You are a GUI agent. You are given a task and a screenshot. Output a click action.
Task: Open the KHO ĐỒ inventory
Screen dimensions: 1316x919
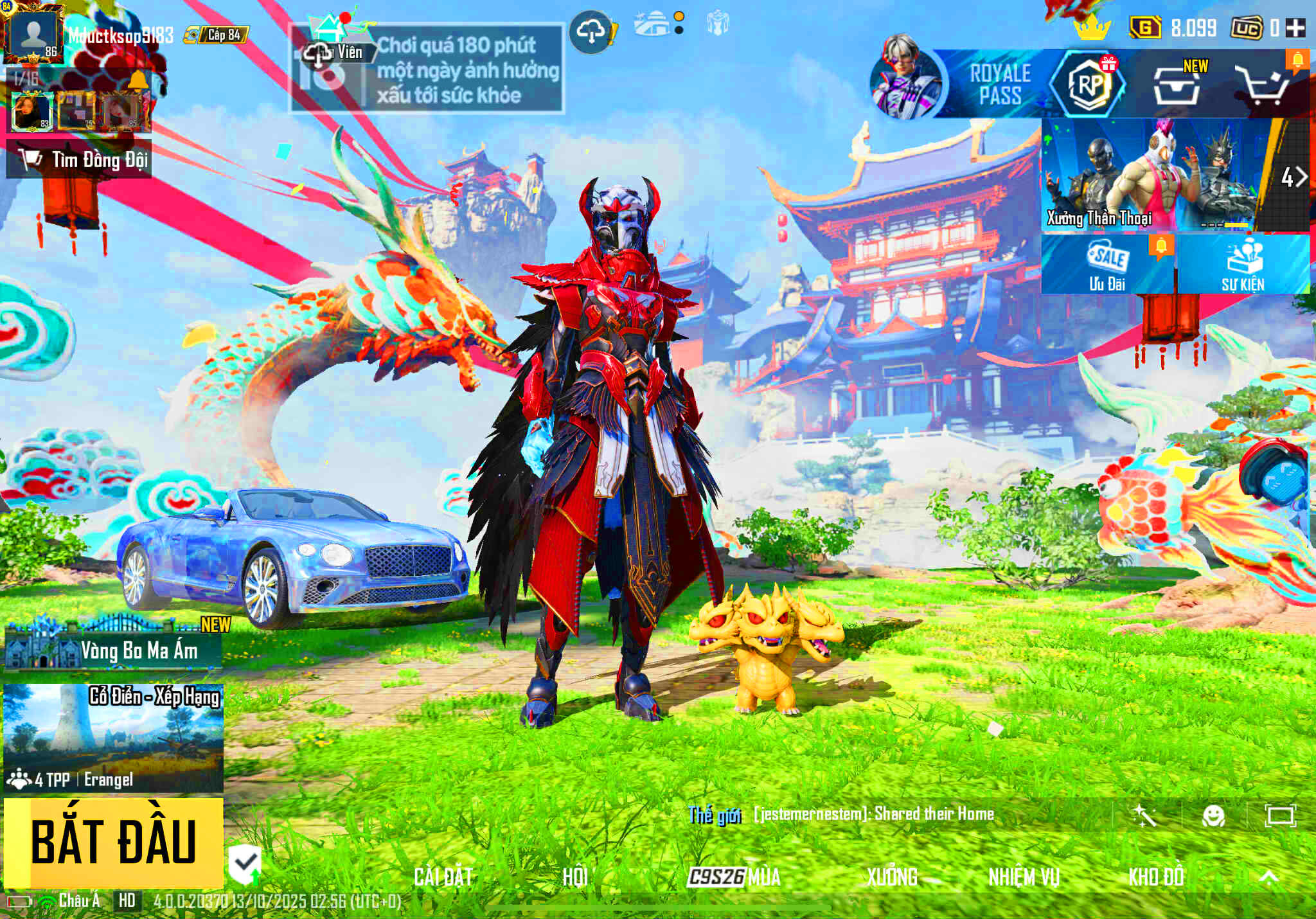(x=1156, y=877)
